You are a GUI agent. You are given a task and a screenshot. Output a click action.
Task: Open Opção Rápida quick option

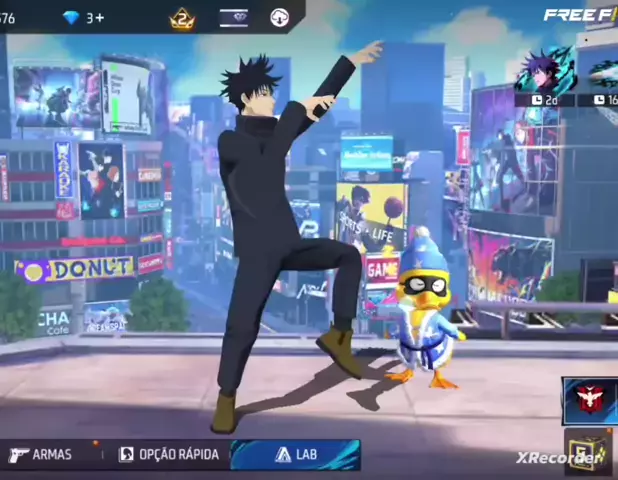click(x=168, y=454)
